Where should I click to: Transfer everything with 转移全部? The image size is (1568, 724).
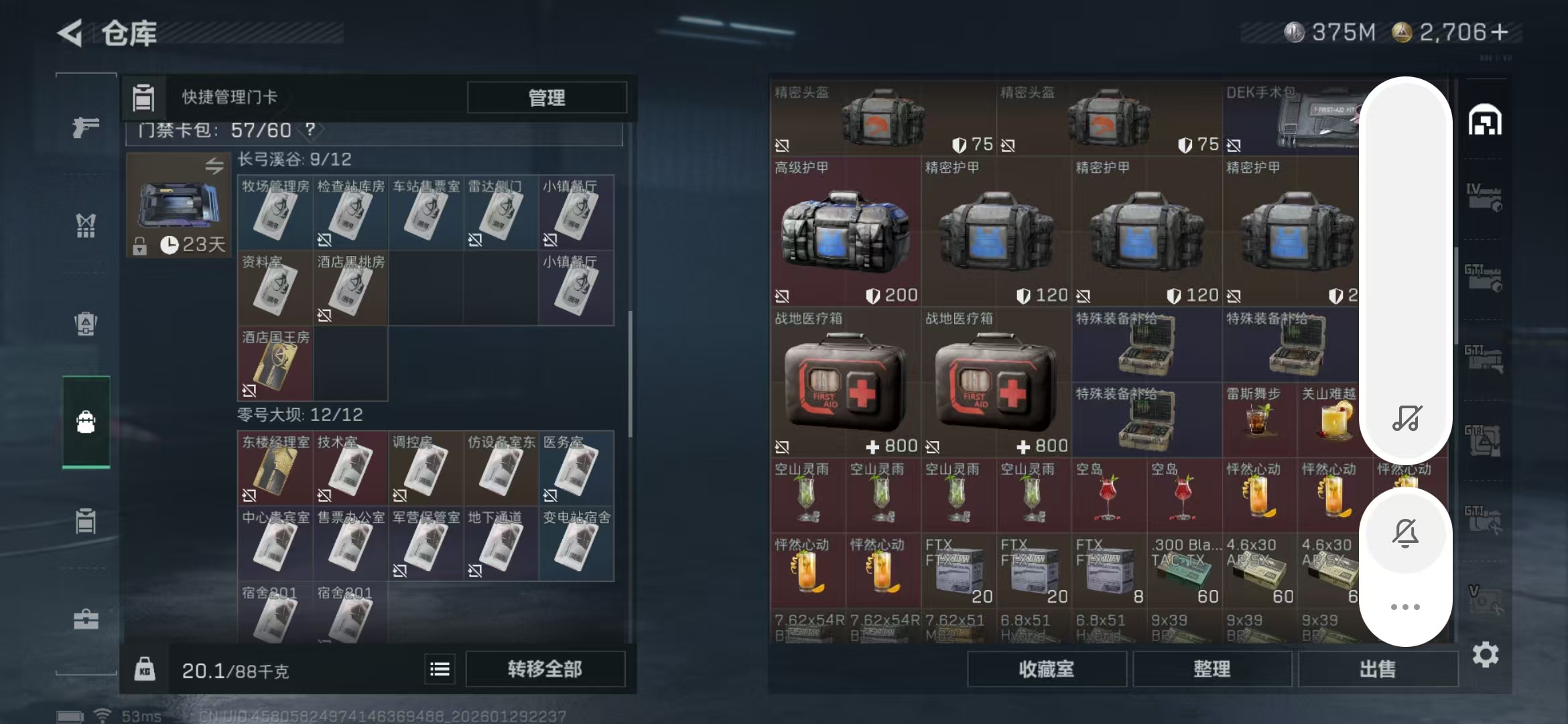point(545,669)
